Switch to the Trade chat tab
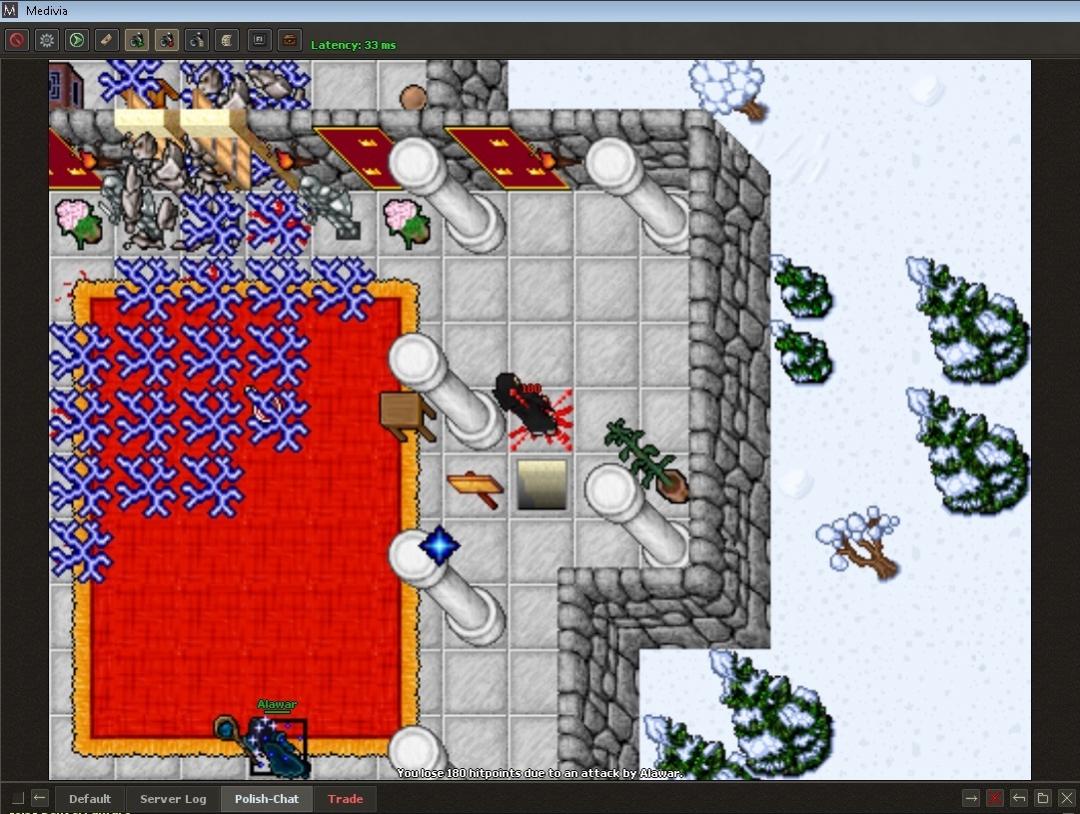The height and width of the screenshot is (814, 1080). coord(345,798)
